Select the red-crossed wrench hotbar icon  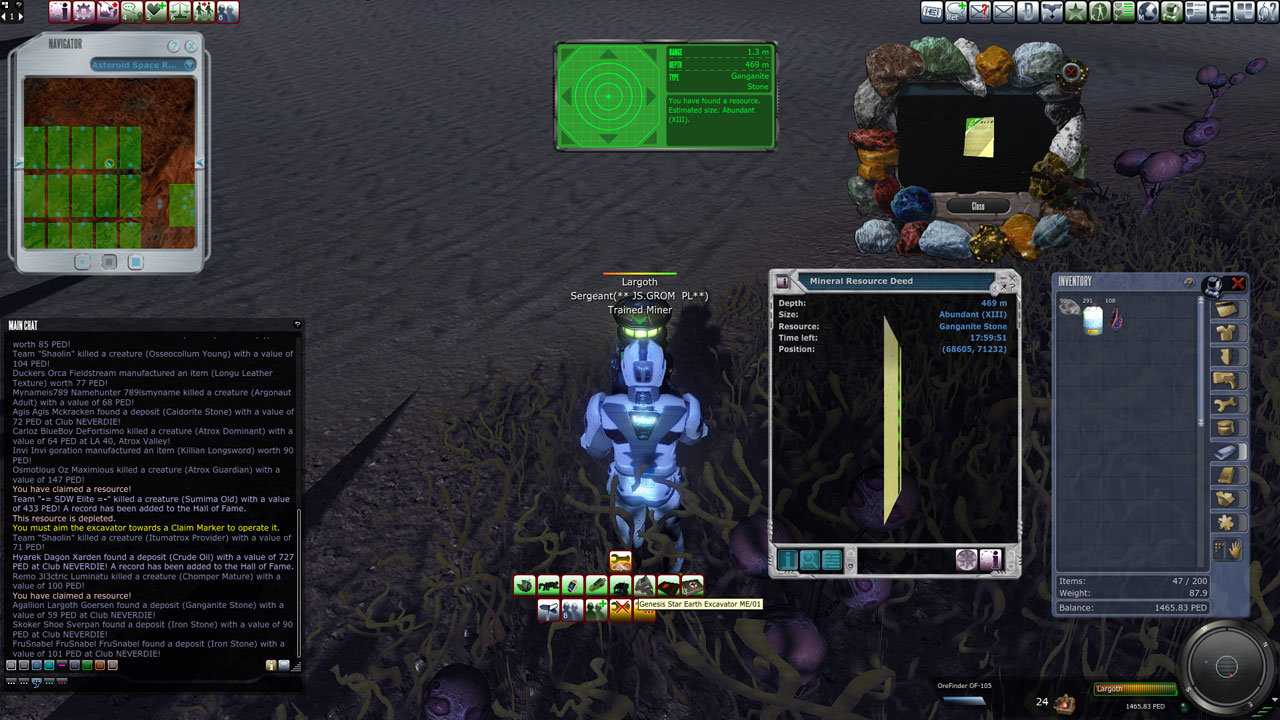coord(621,609)
